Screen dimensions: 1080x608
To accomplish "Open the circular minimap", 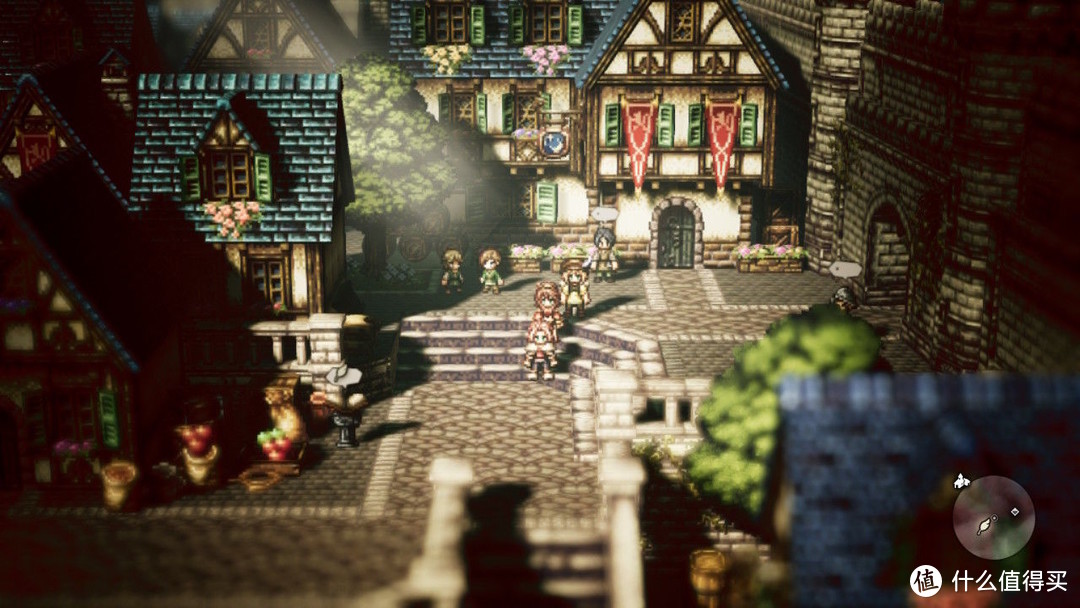I will click(992, 517).
